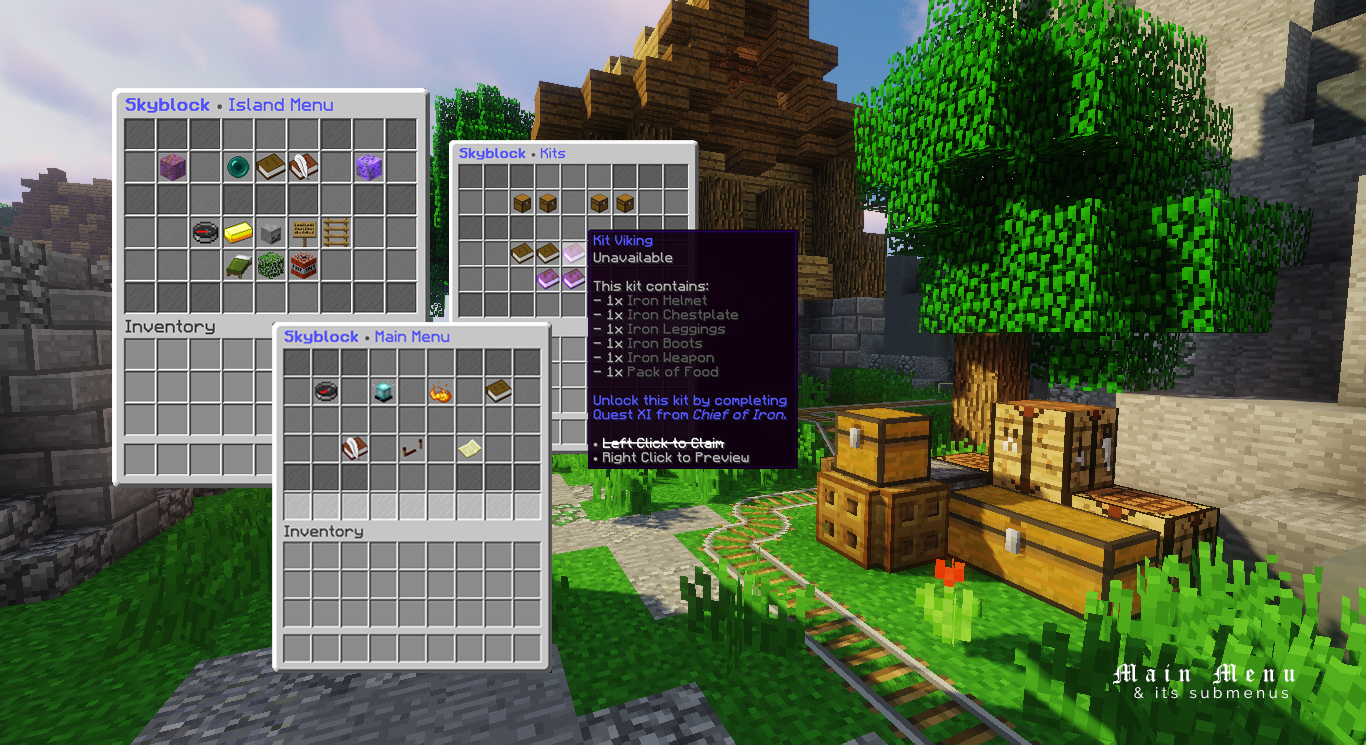Select an enchanted purple book in the Kits menu
Viewport: 1366px width, 745px height.
click(x=549, y=279)
